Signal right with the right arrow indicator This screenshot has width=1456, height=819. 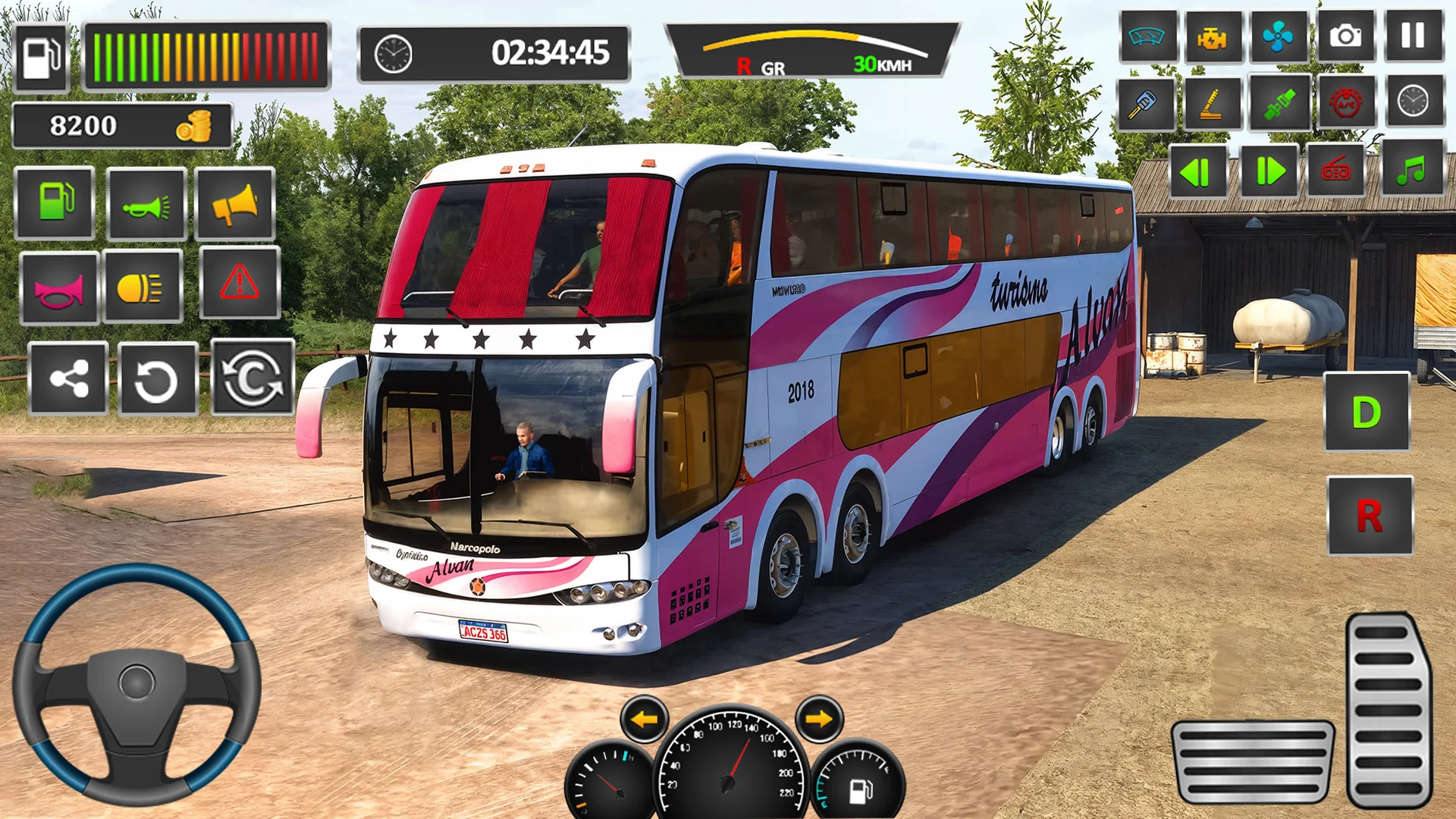(x=819, y=718)
